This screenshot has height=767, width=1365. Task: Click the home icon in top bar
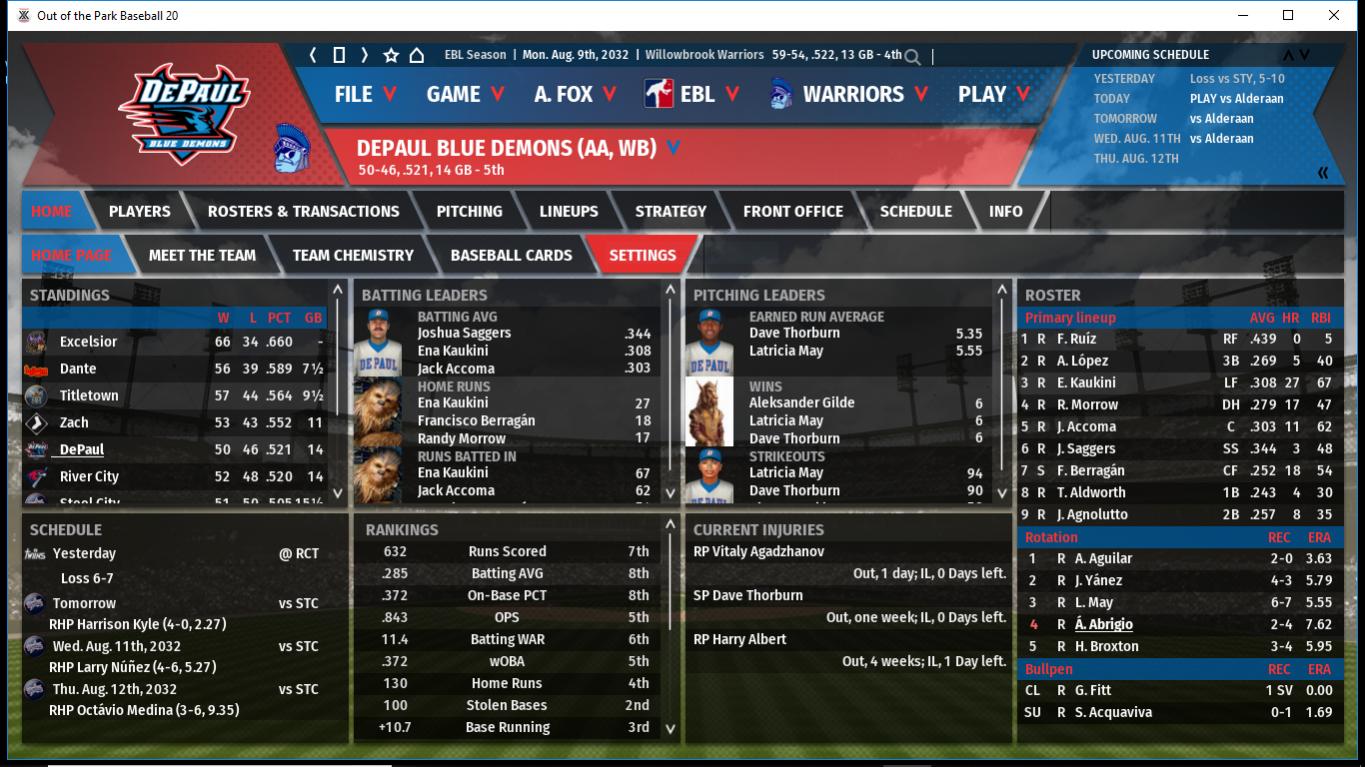(x=417, y=55)
